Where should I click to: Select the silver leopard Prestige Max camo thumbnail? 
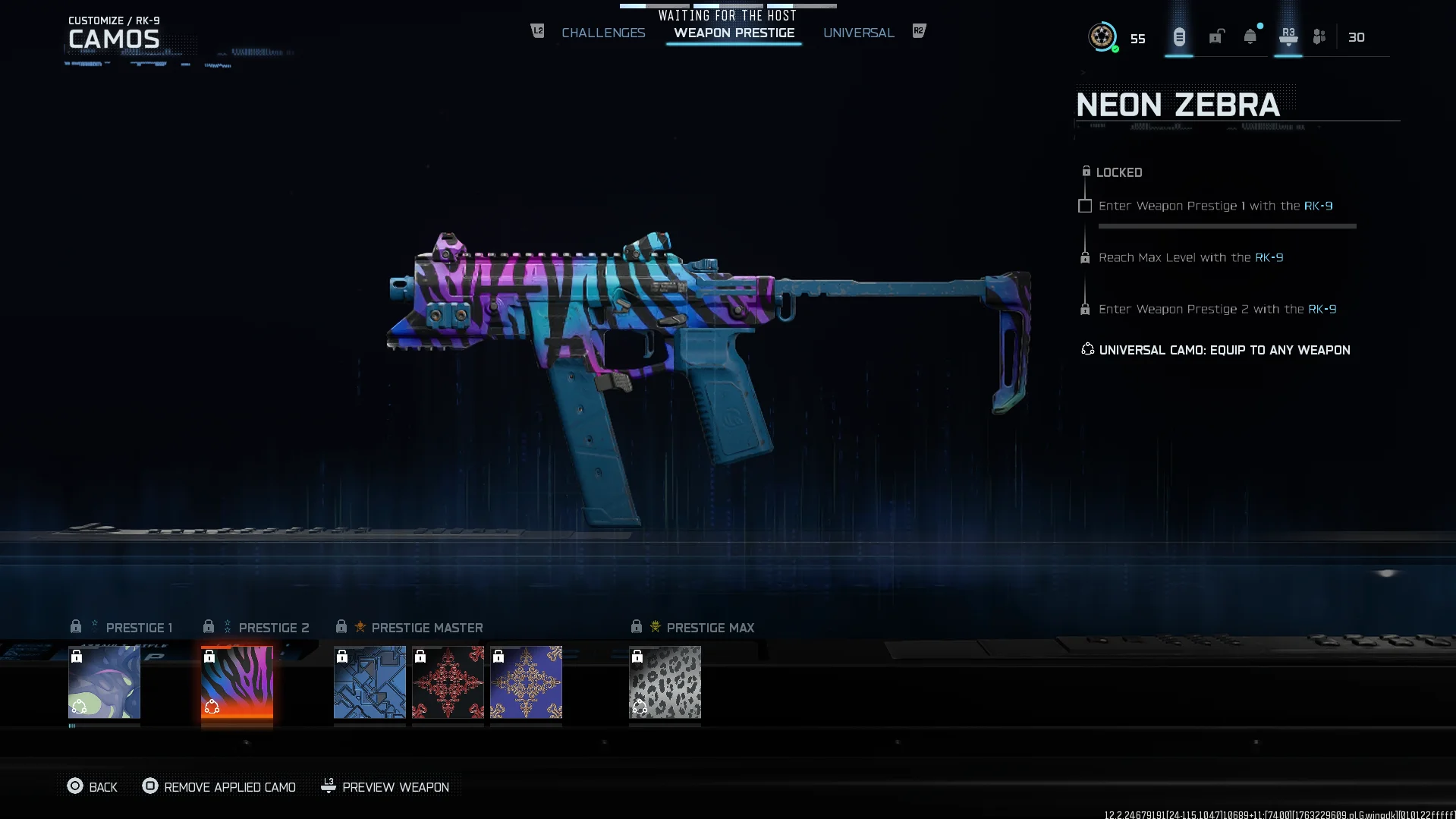tap(665, 684)
